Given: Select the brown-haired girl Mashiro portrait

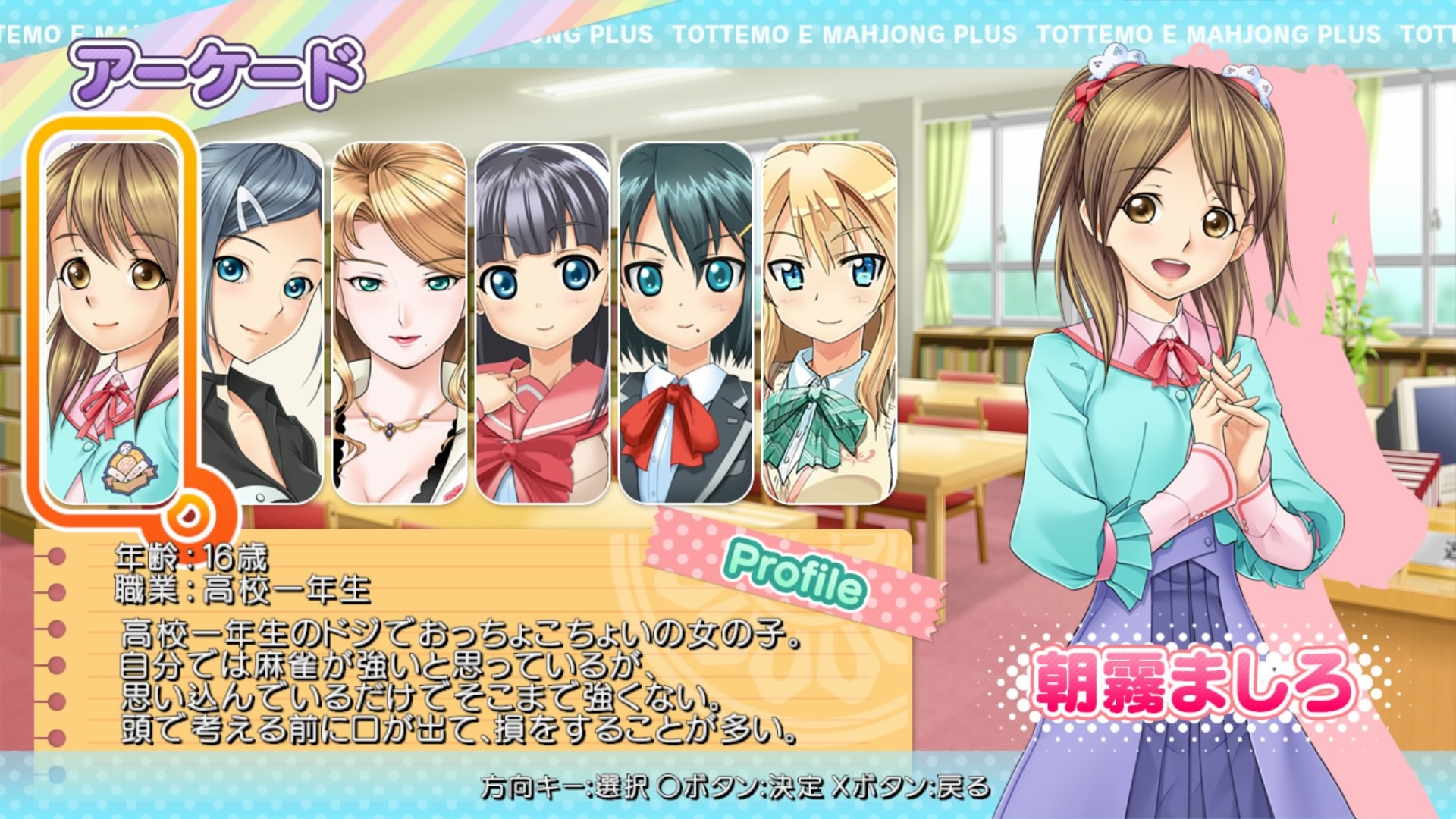Looking at the screenshot, I should 112,322.
